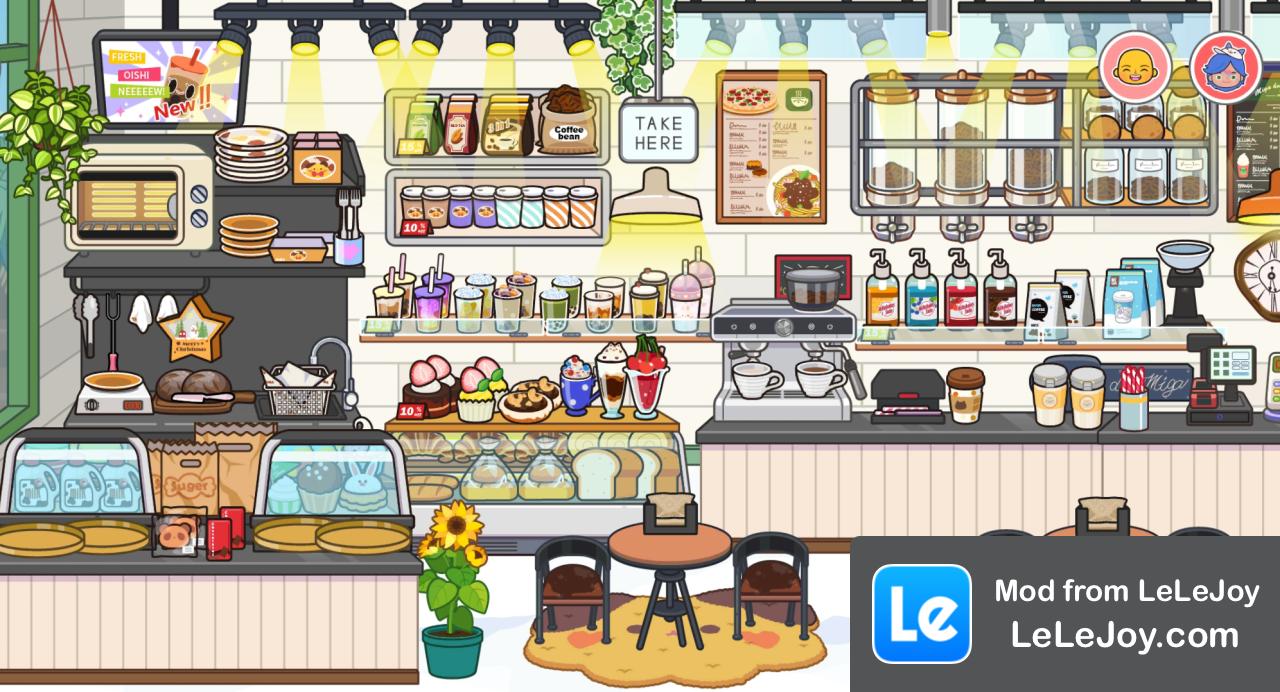Select the bald yellow character avatar
The image size is (1280, 692).
coord(1135,67)
